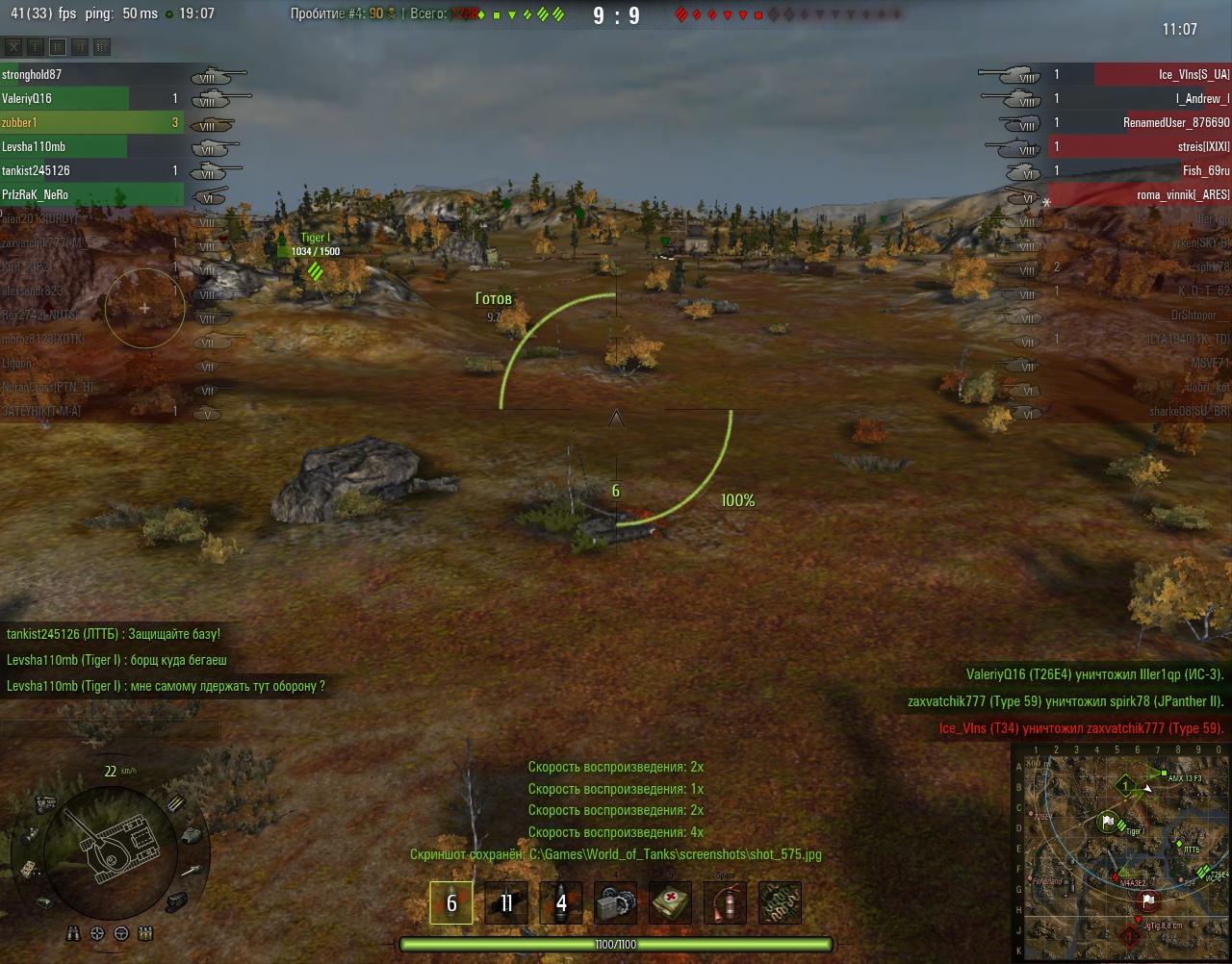Image resolution: width=1232 pixels, height=964 pixels.
Task: Click the engine module icon on damage panel
Action: tap(45, 803)
